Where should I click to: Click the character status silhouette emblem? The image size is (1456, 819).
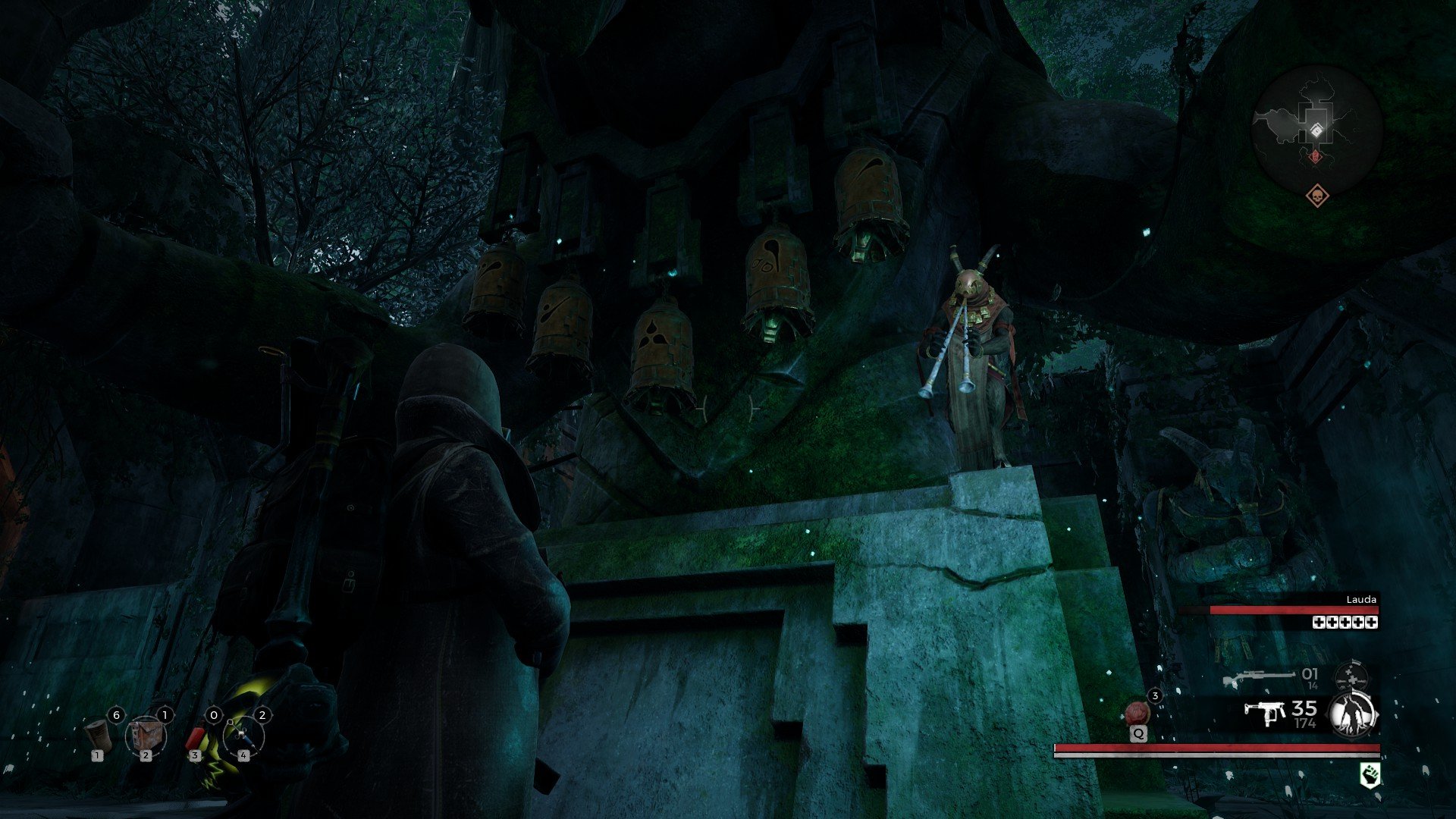[1351, 714]
